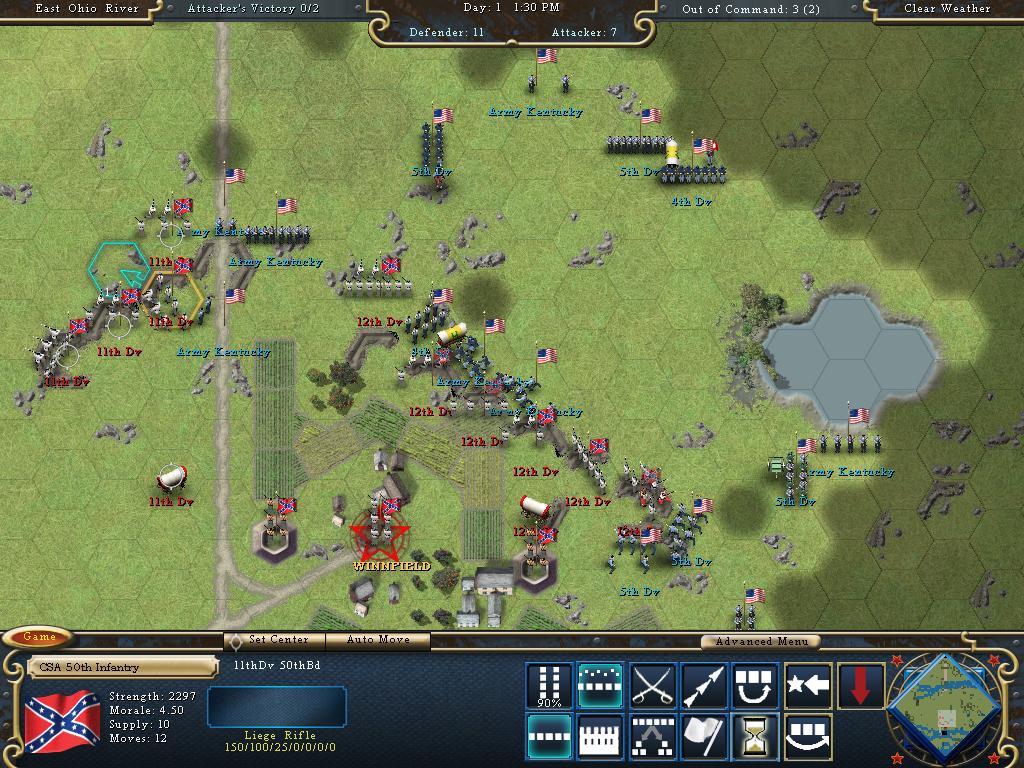Click the red down arrow icon

point(860,685)
